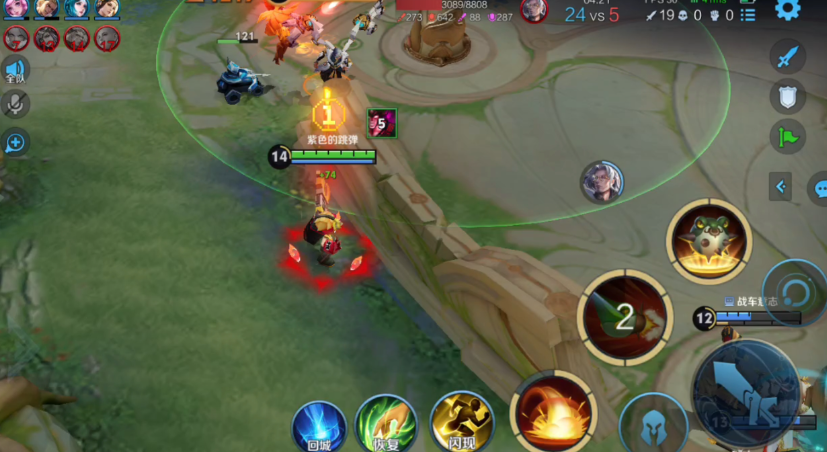Viewport: 827px width, 452px height.
Task: Activate the missile skill on cooldown
Action: tap(625, 317)
